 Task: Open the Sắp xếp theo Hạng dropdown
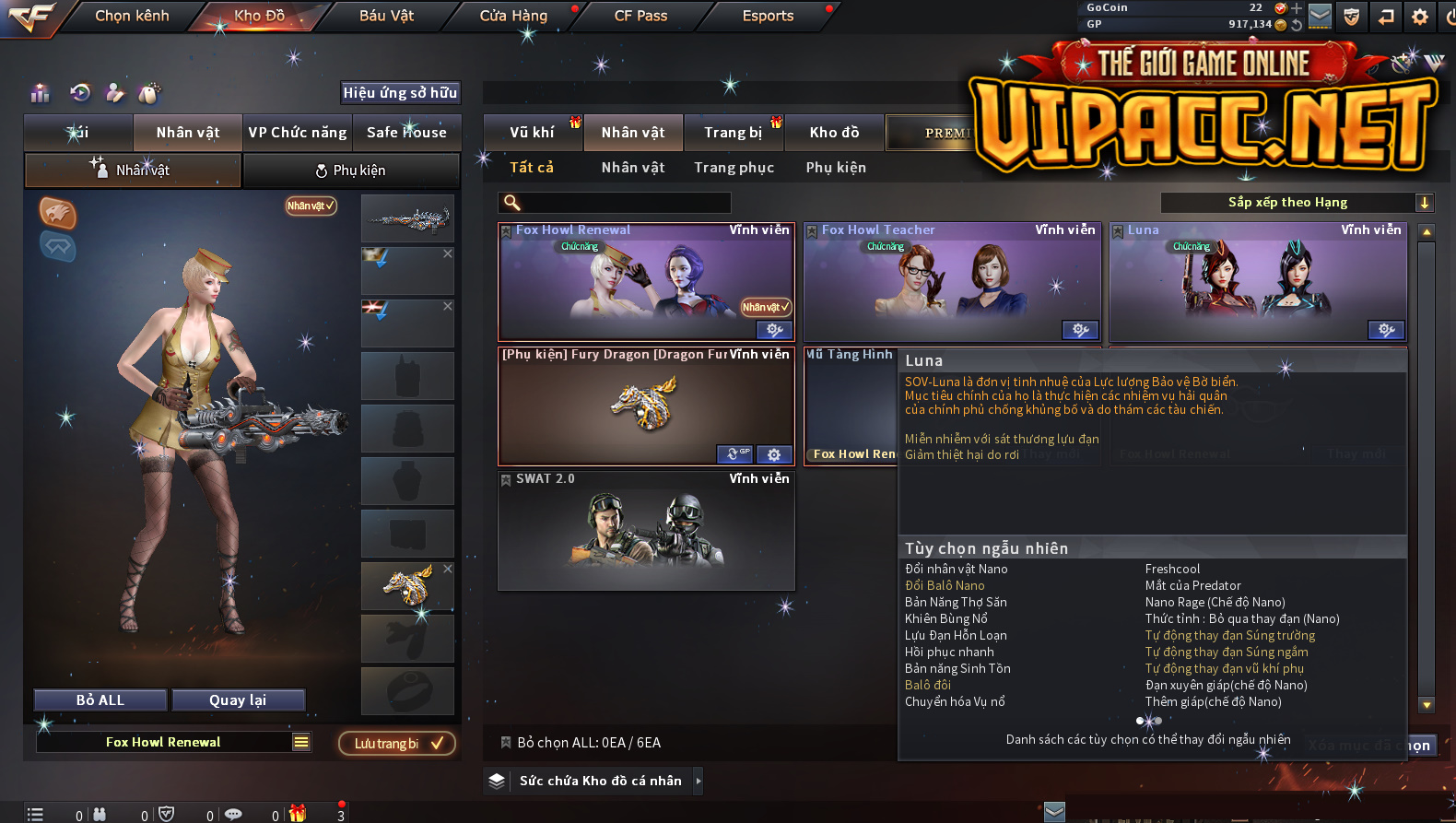[1296, 203]
